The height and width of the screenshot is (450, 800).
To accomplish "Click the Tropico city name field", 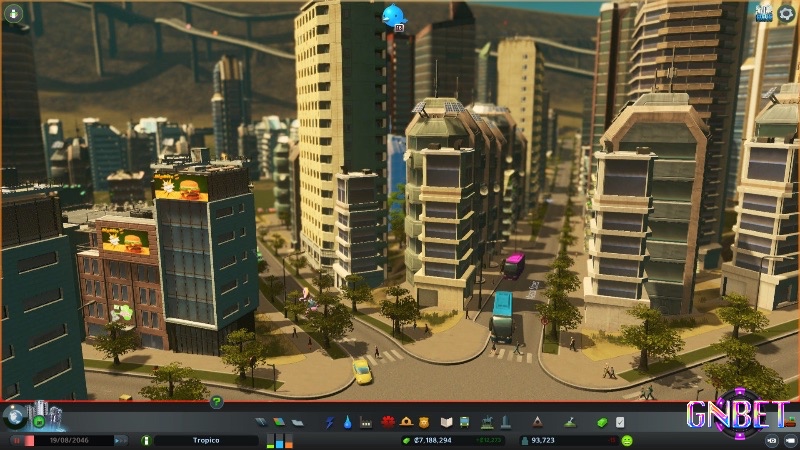I will [206, 440].
